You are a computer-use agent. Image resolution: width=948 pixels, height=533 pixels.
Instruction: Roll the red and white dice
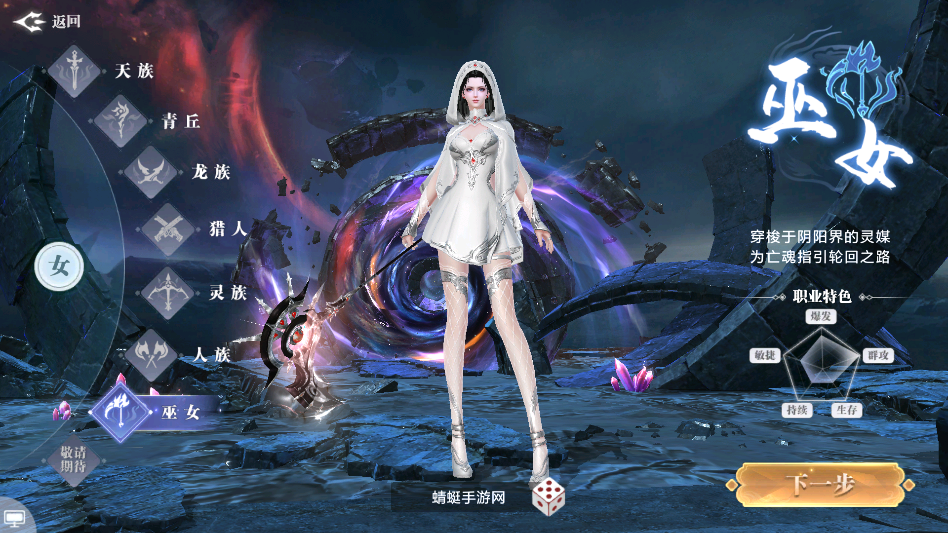[x=547, y=497]
